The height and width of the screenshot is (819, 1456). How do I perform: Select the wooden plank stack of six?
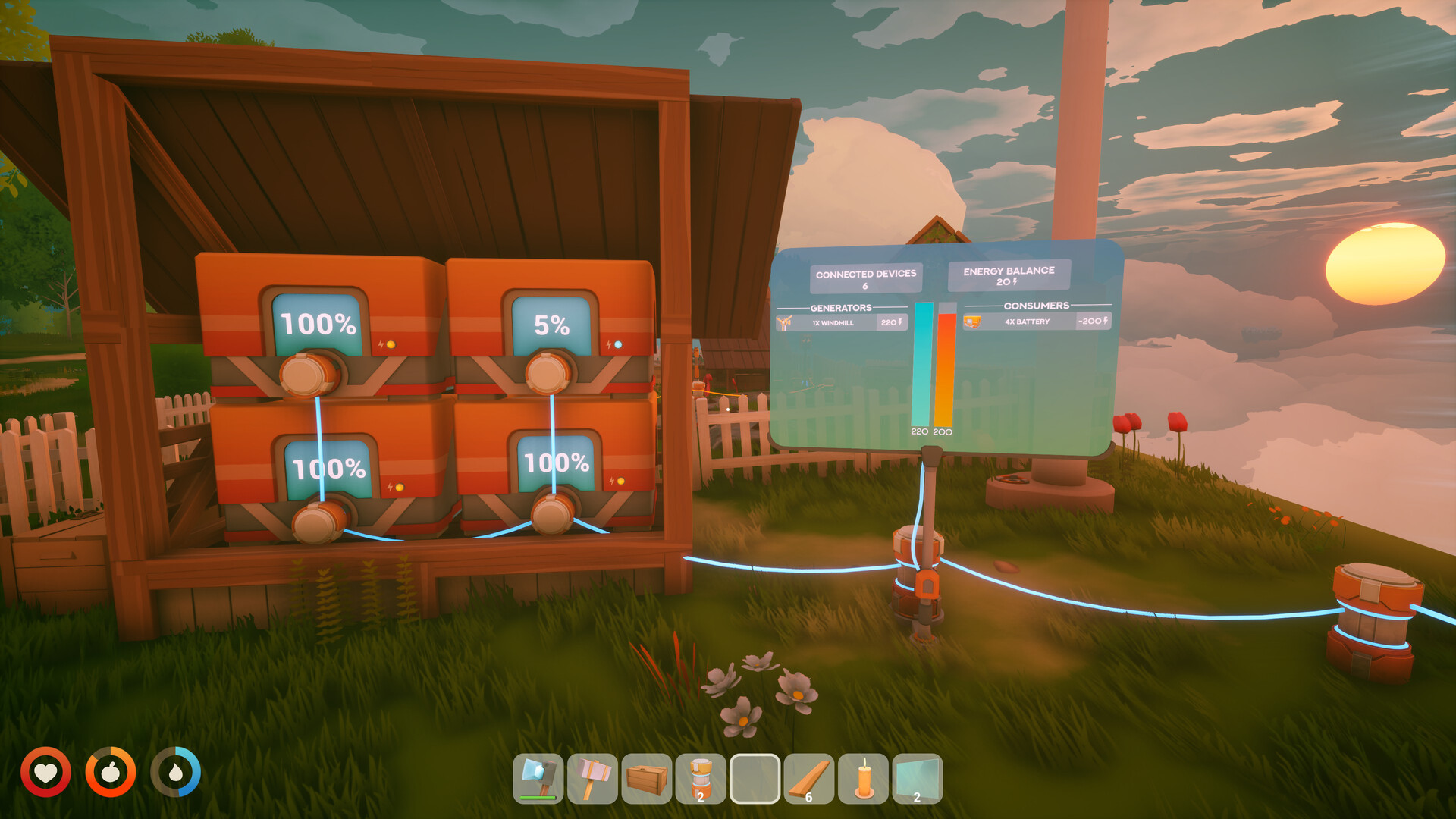coord(808,777)
